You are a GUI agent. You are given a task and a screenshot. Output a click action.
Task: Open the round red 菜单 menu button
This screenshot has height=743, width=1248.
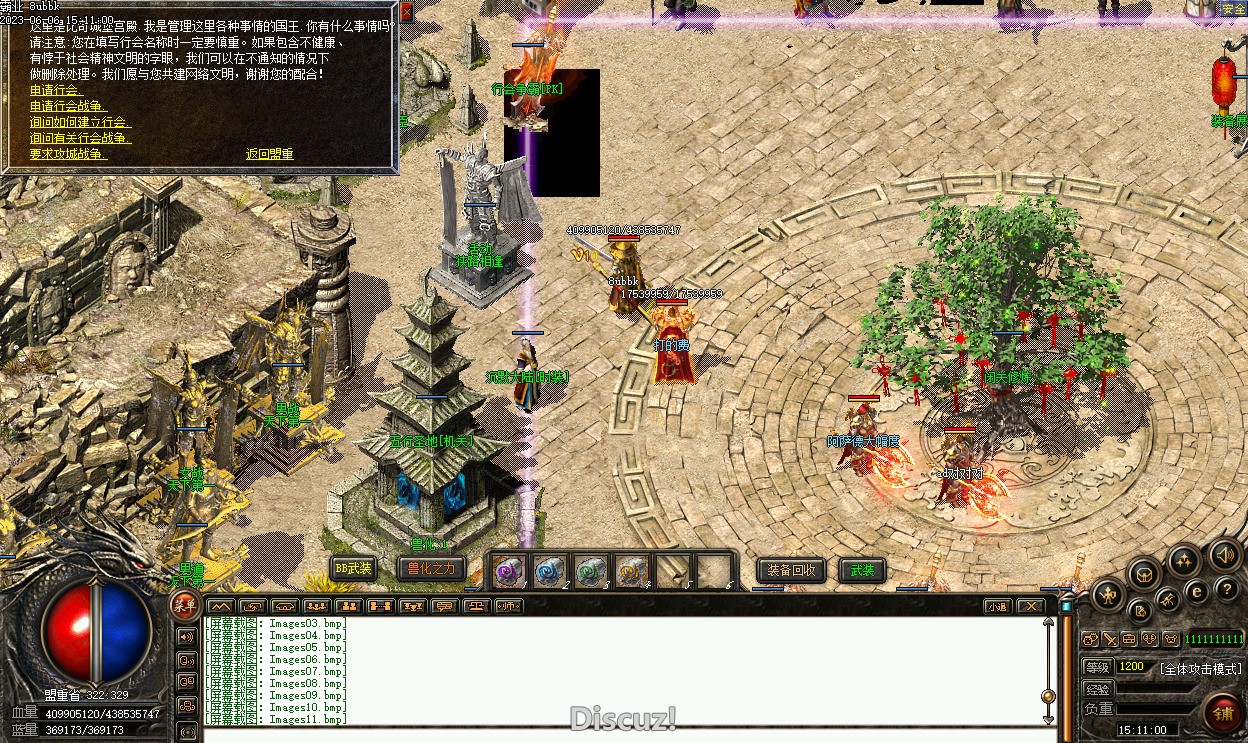184,603
